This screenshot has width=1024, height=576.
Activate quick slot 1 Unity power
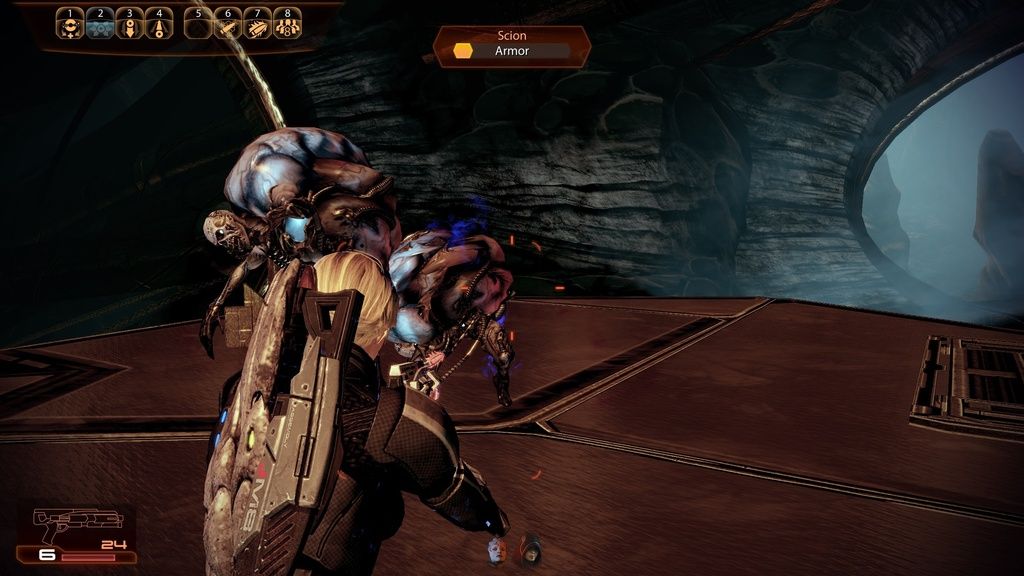[70, 25]
